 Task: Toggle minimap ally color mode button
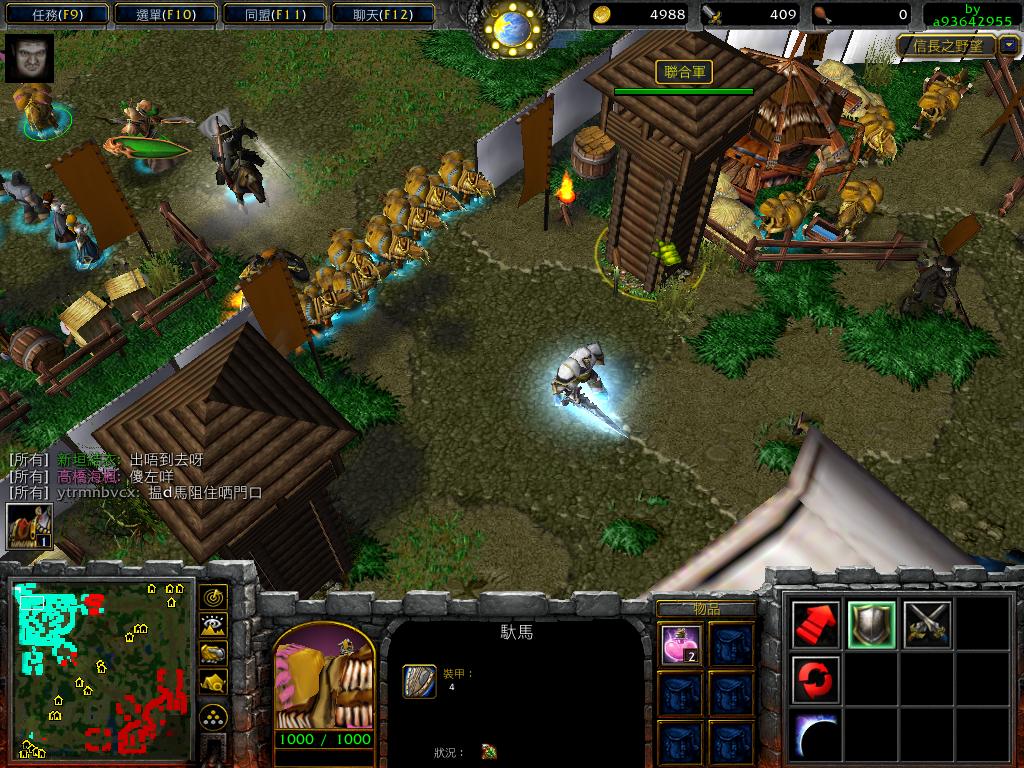pos(213,653)
